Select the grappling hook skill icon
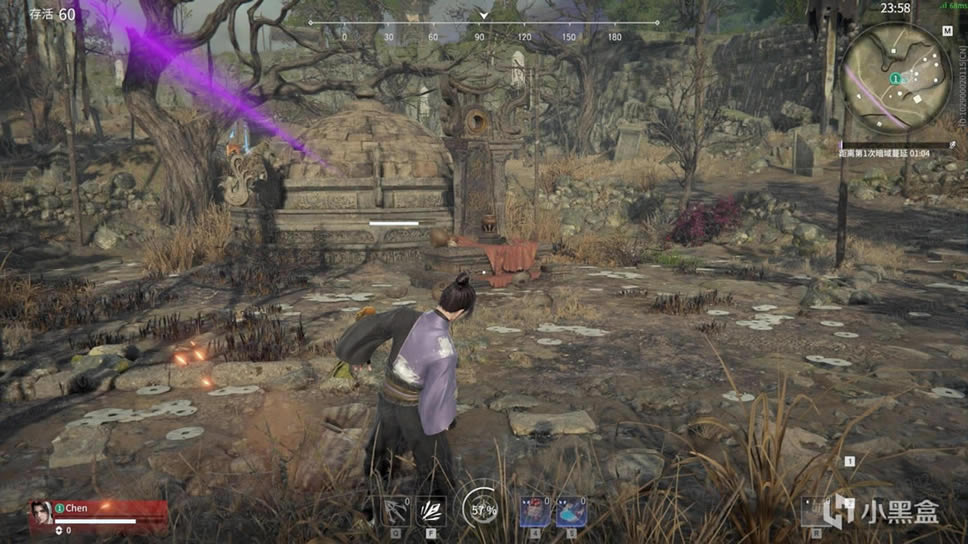 pyautogui.click(x=395, y=511)
